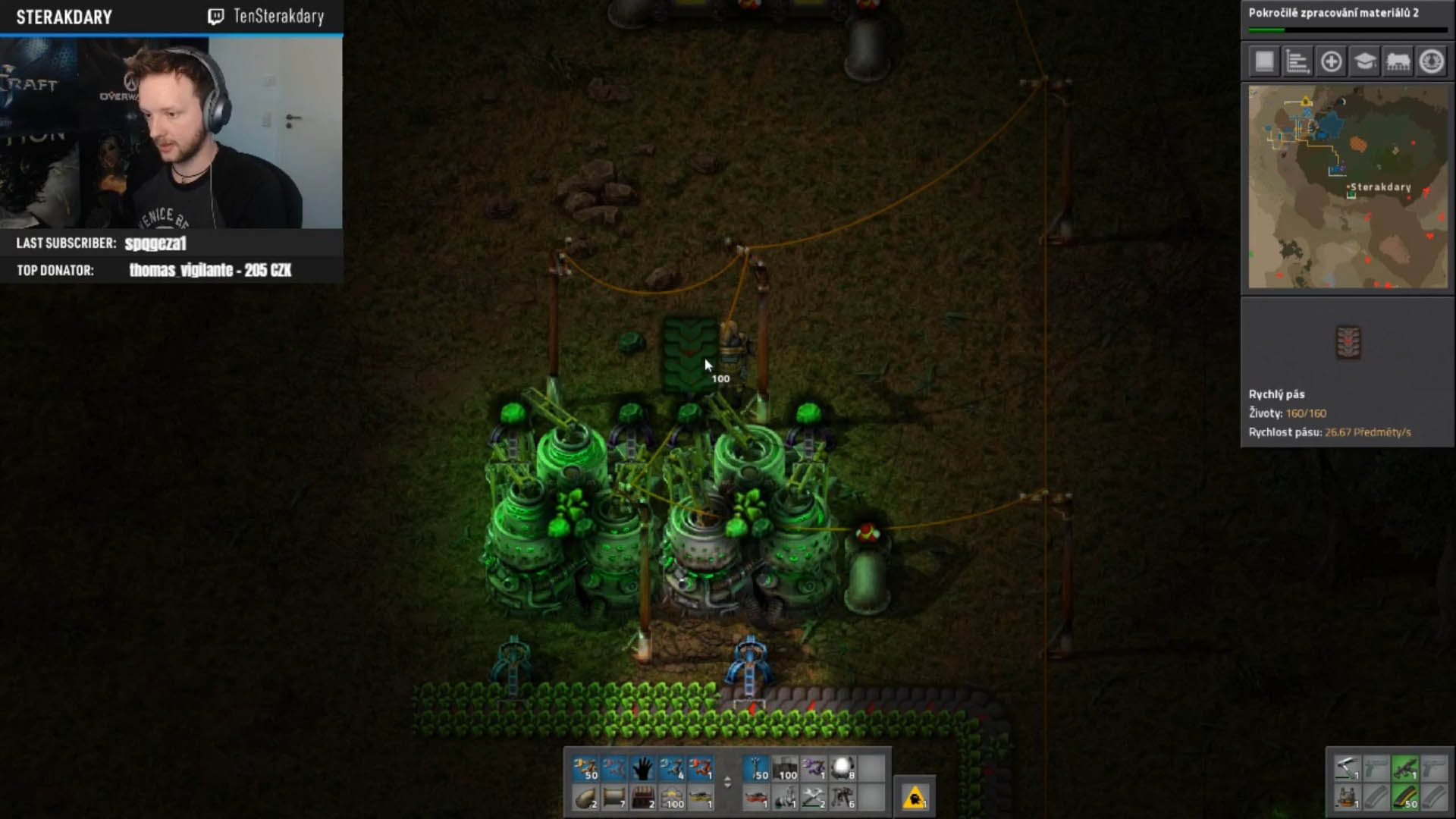Select the dark red chest slot
This screenshot has height=819, width=1456.
(642, 797)
